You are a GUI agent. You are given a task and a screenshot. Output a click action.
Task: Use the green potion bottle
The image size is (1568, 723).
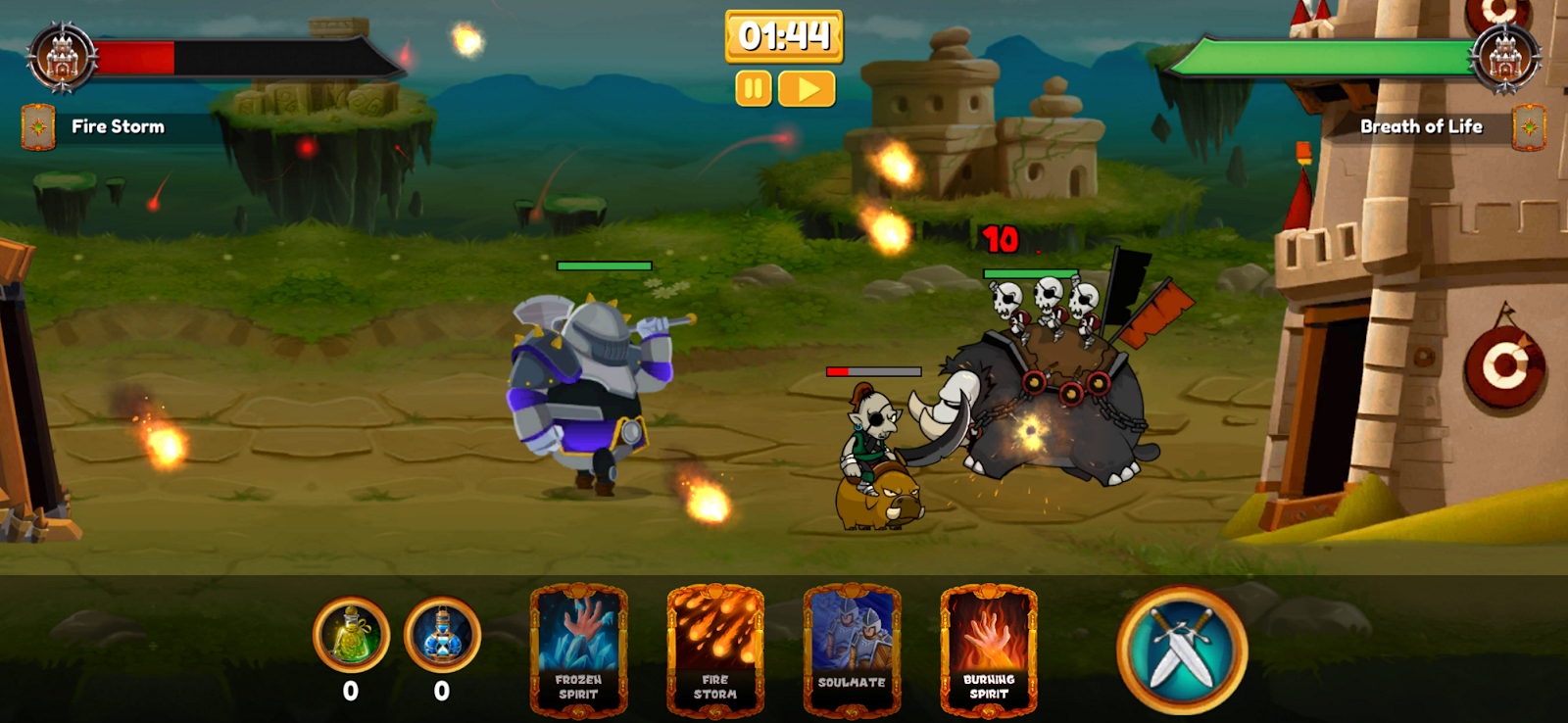pyautogui.click(x=351, y=635)
